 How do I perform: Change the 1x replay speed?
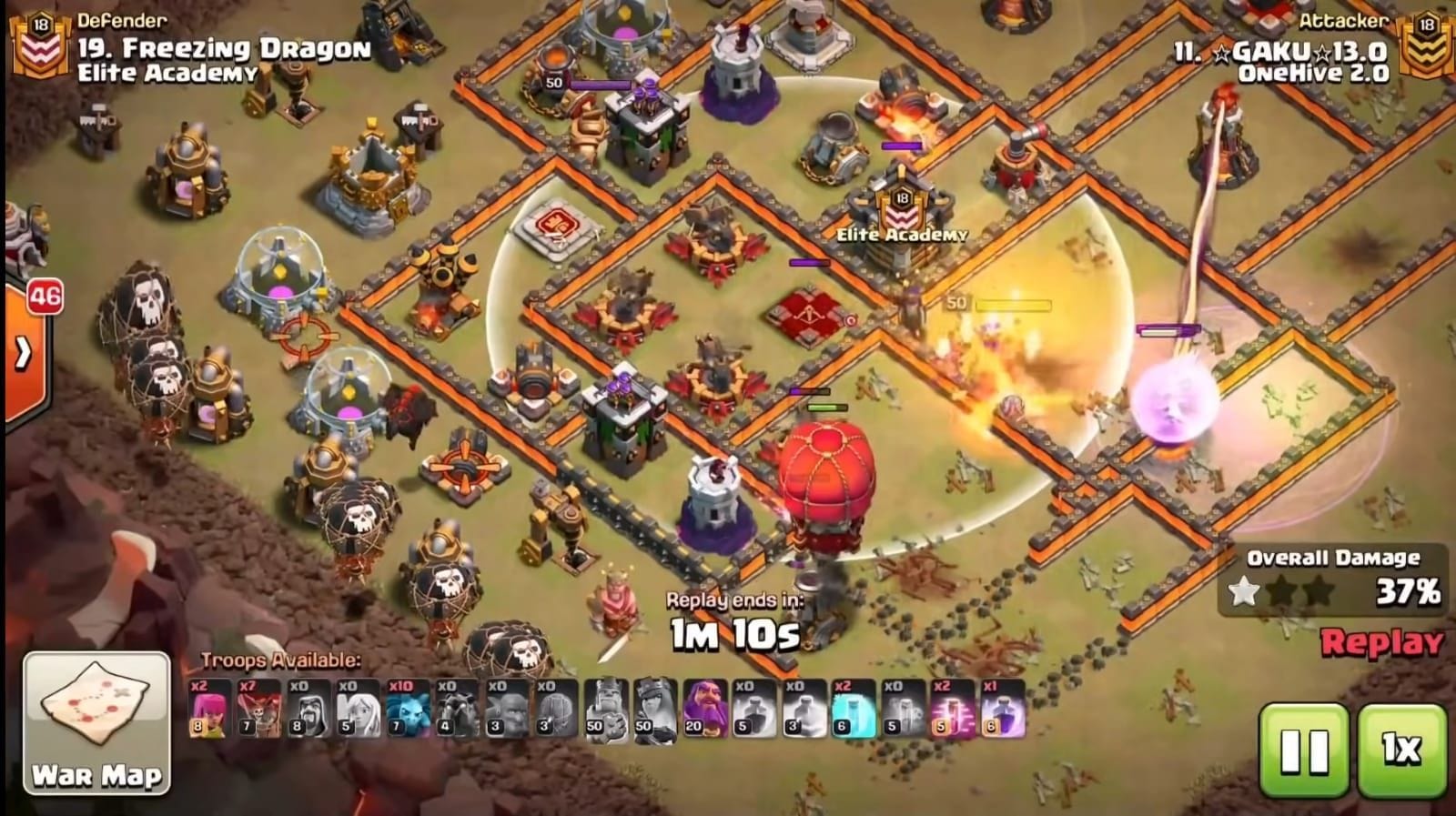coord(1402,750)
